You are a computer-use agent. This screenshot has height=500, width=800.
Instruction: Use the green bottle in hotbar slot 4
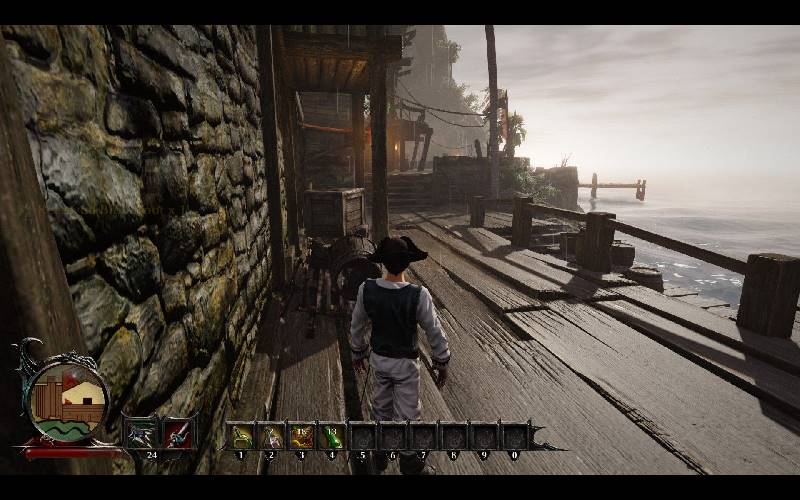(x=332, y=436)
